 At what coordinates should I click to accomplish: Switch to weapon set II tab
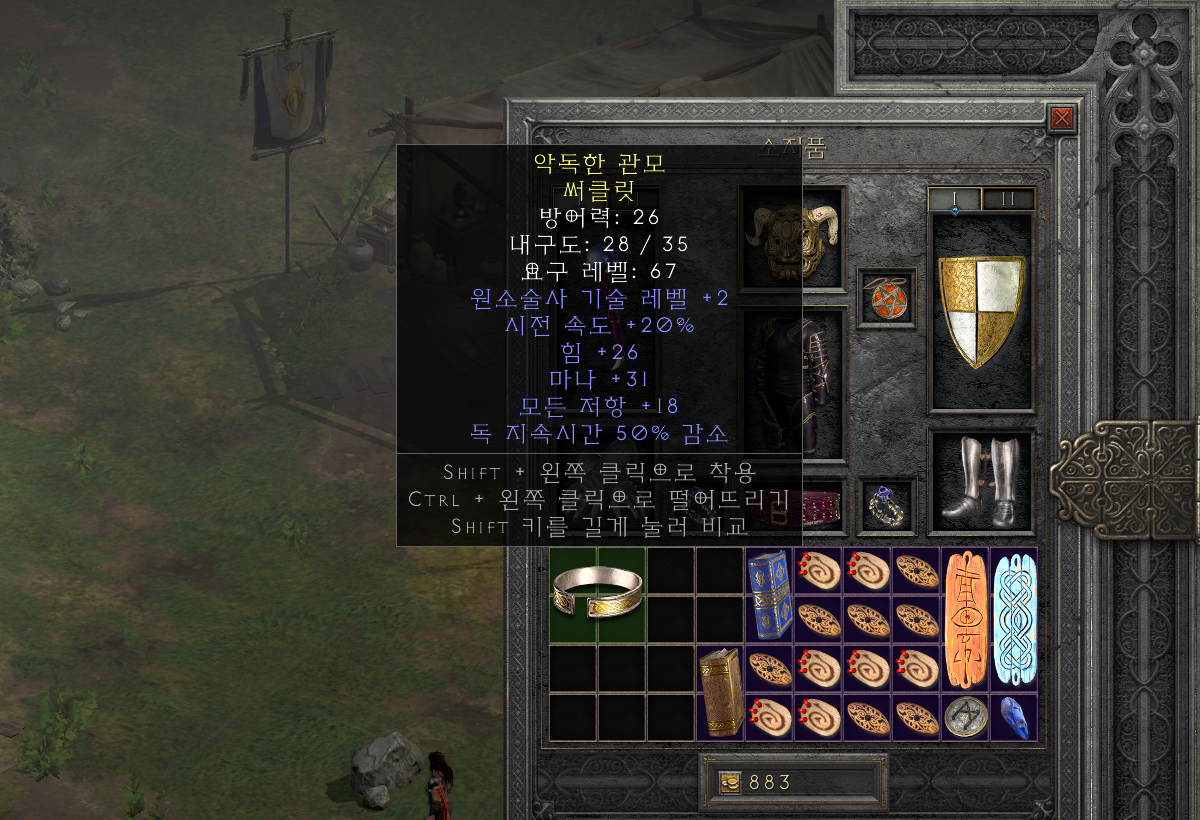1008,199
